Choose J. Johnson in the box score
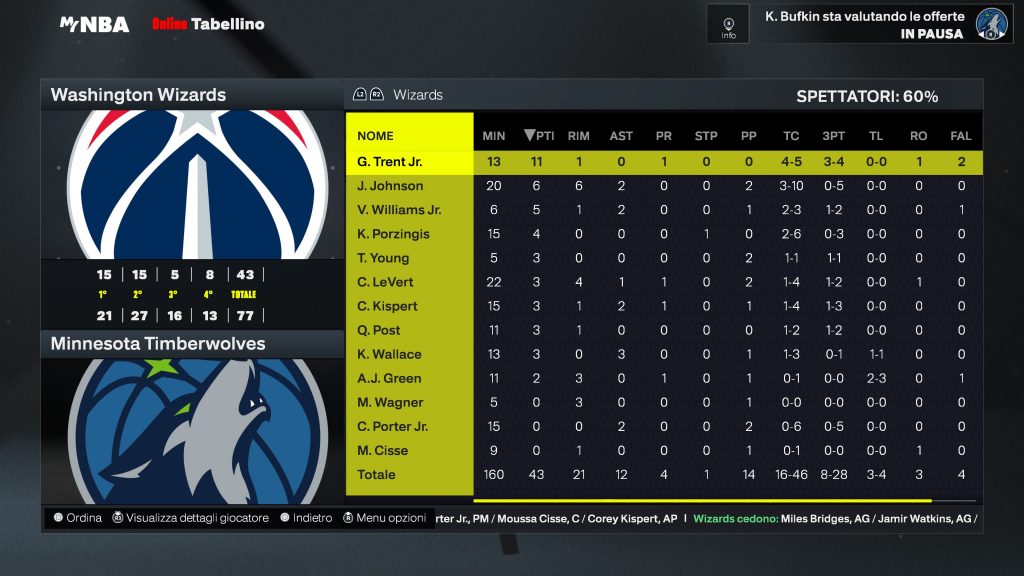The image size is (1024, 576). coord(390,186)
